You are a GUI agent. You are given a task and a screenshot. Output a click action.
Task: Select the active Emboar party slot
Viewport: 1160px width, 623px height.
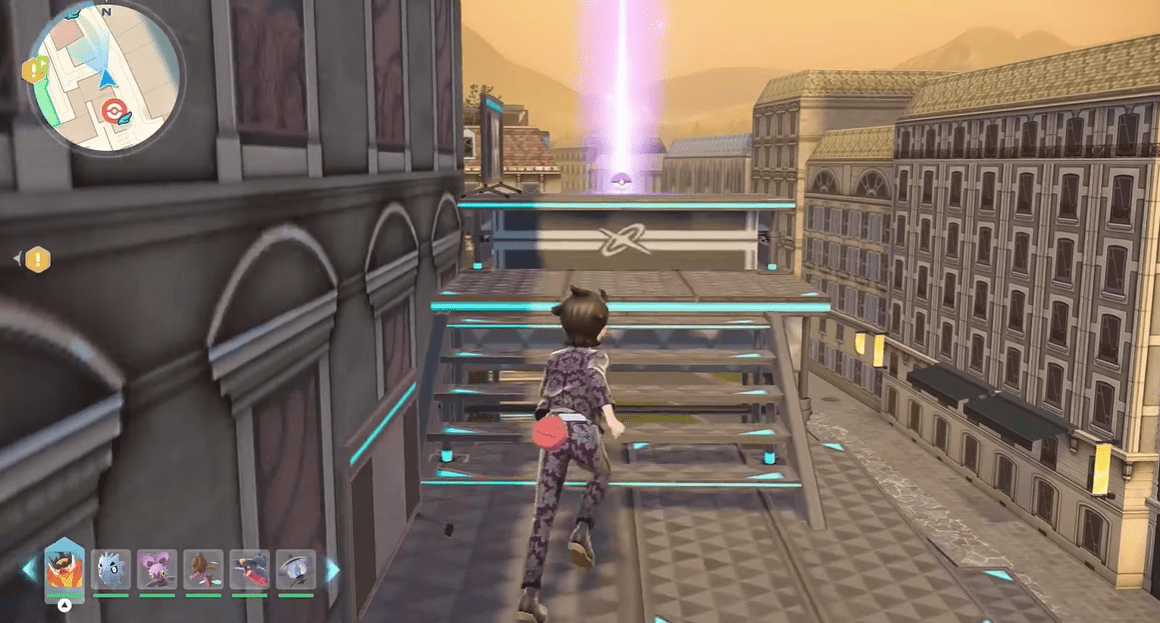64,568
